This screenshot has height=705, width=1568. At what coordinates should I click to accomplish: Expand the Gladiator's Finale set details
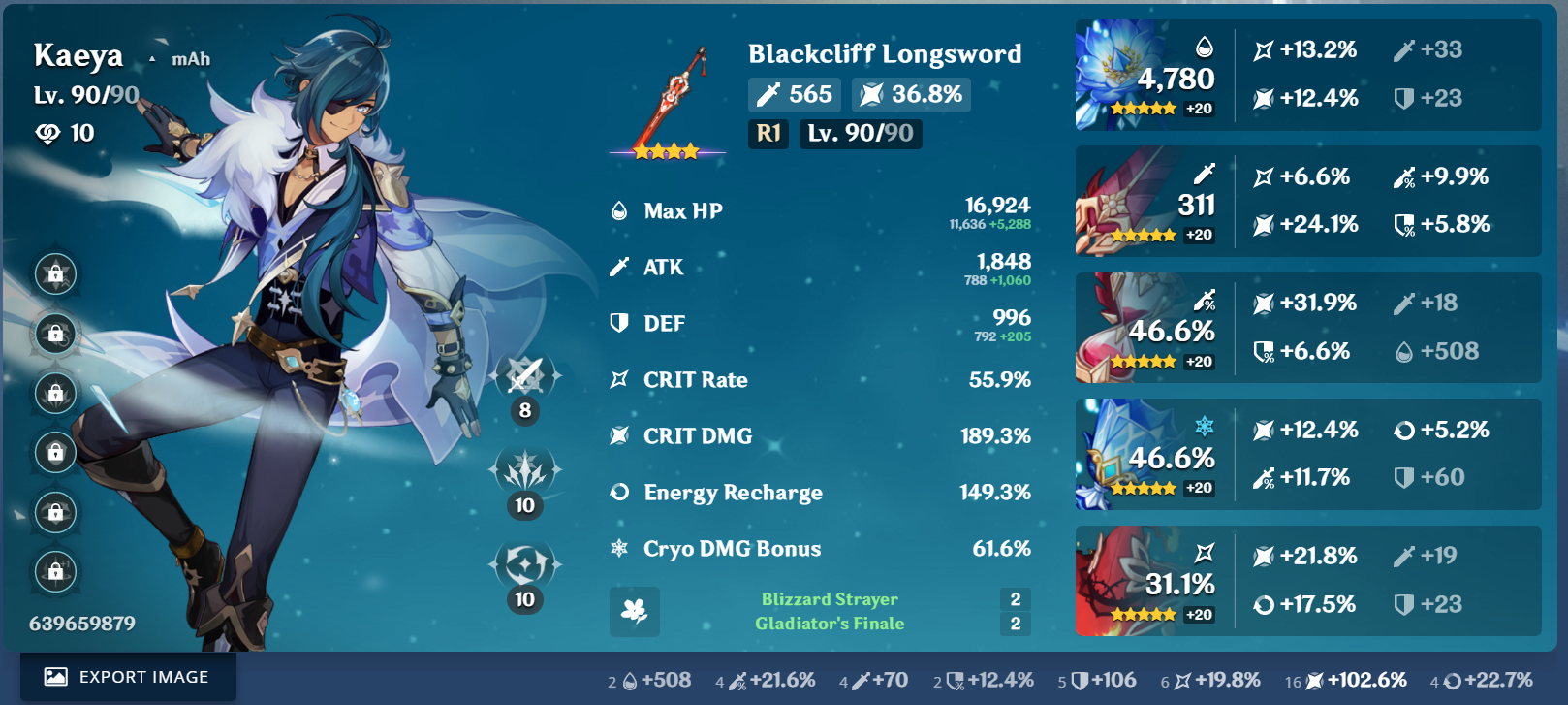pos(829,624)
